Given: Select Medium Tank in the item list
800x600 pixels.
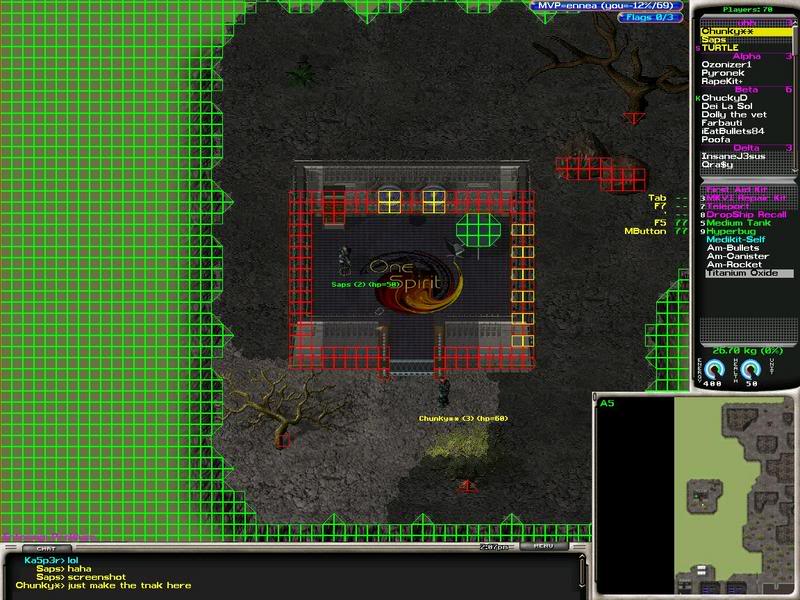Looking at the screenshot, I should point(738,223).
